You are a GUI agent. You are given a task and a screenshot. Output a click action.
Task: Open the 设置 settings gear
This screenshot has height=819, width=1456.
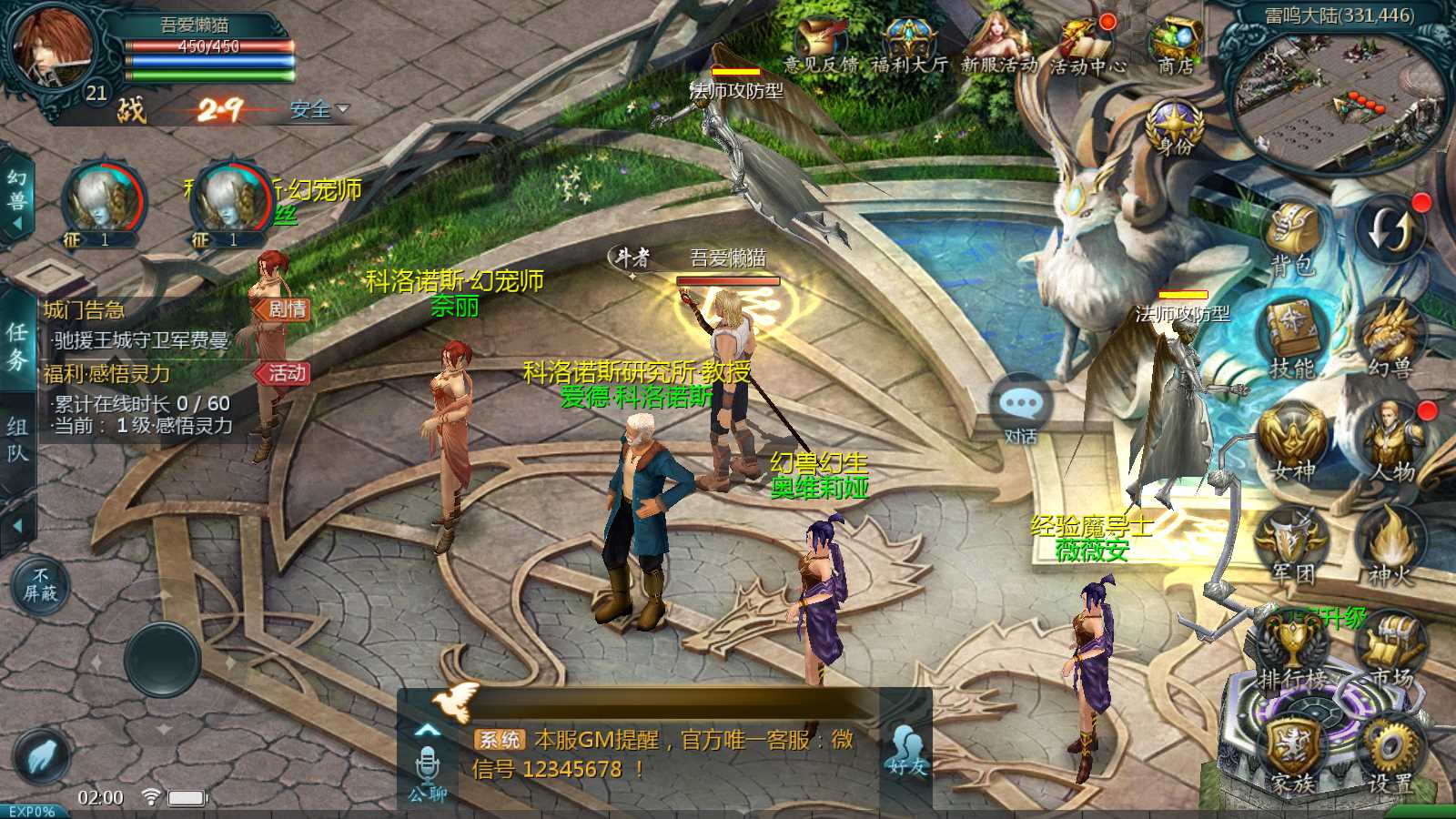1390,753
